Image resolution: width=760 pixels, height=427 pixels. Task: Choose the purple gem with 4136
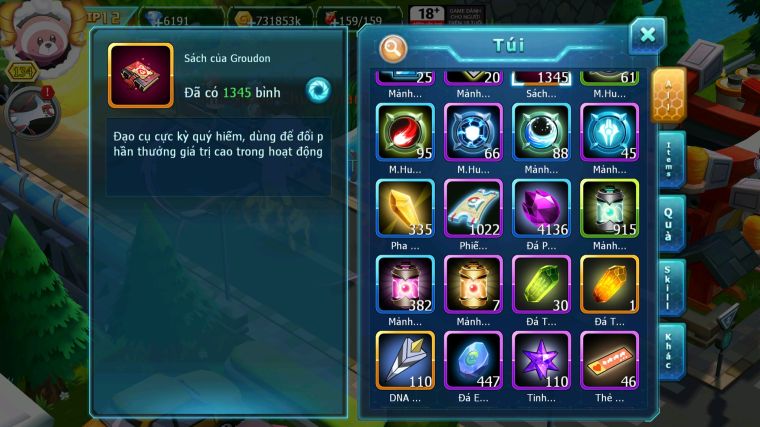pos(541,208)
